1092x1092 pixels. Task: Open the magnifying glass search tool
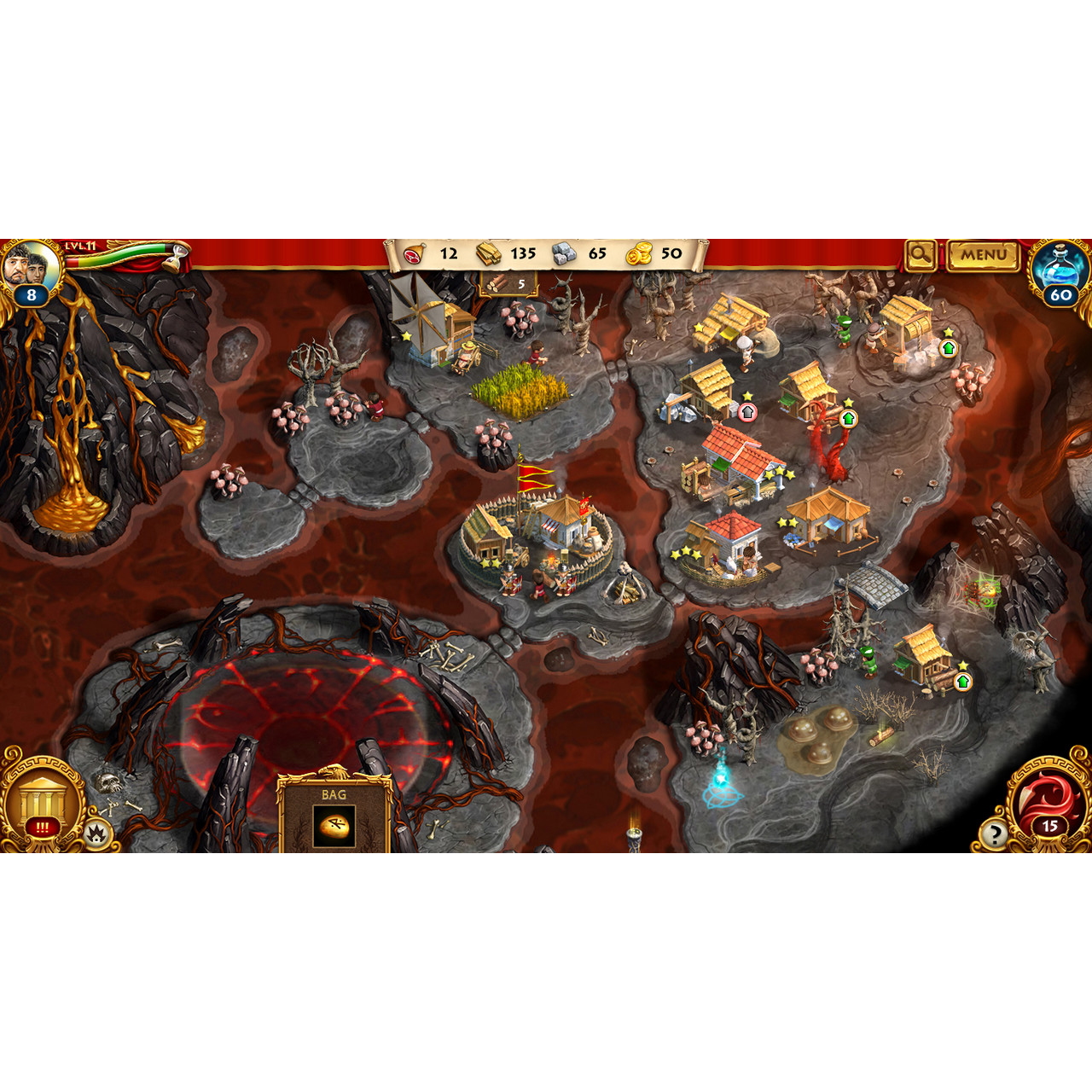click(x=920, y=254)
